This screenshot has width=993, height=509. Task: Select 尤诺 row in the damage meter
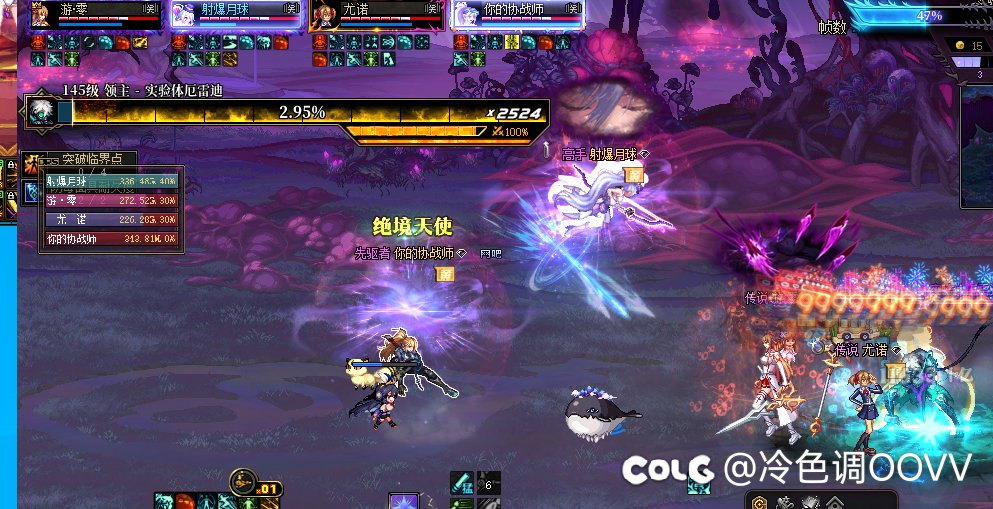coord(110,219)
